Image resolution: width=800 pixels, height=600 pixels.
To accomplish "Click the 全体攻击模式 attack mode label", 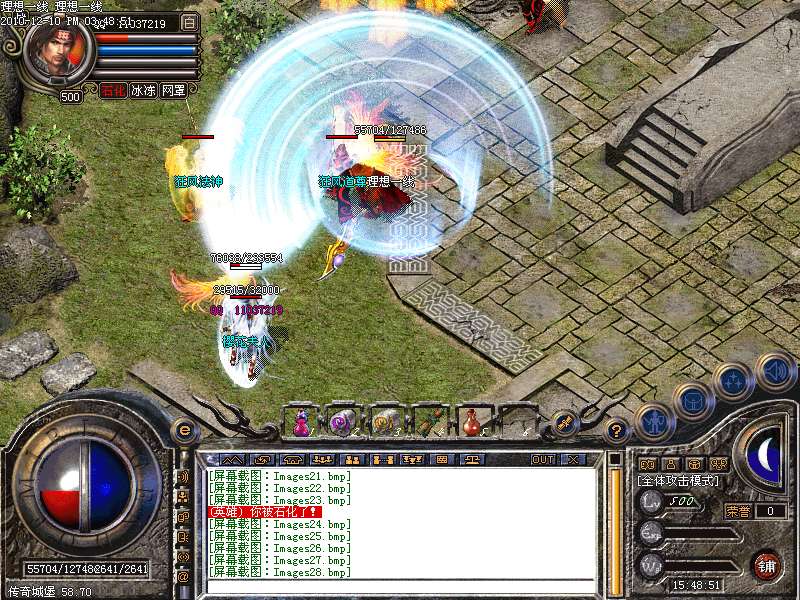I will pos(678,481).
